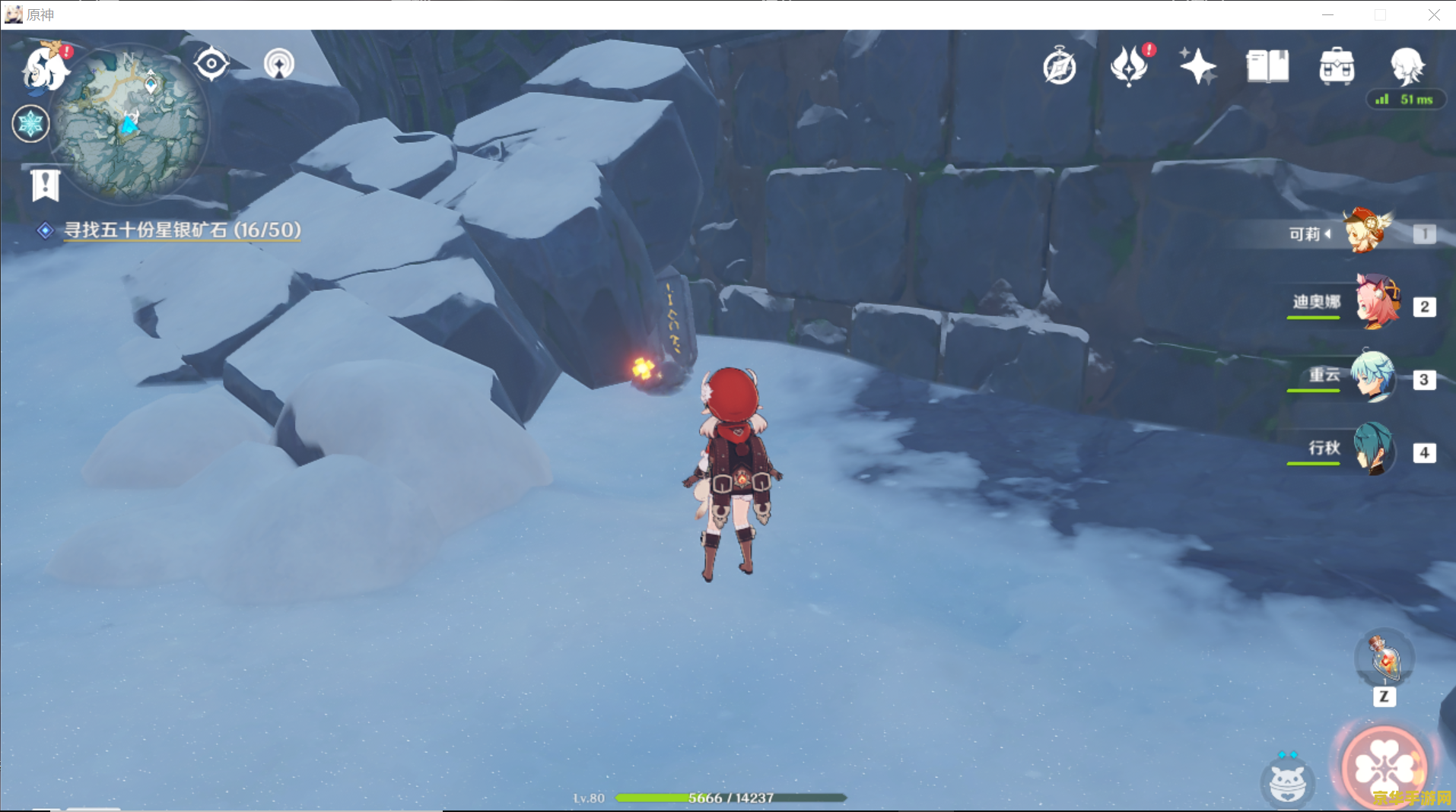Open the character profile icon
Image resolution: width=1456 pixels, height=812 pixels.
(1406, 65)
